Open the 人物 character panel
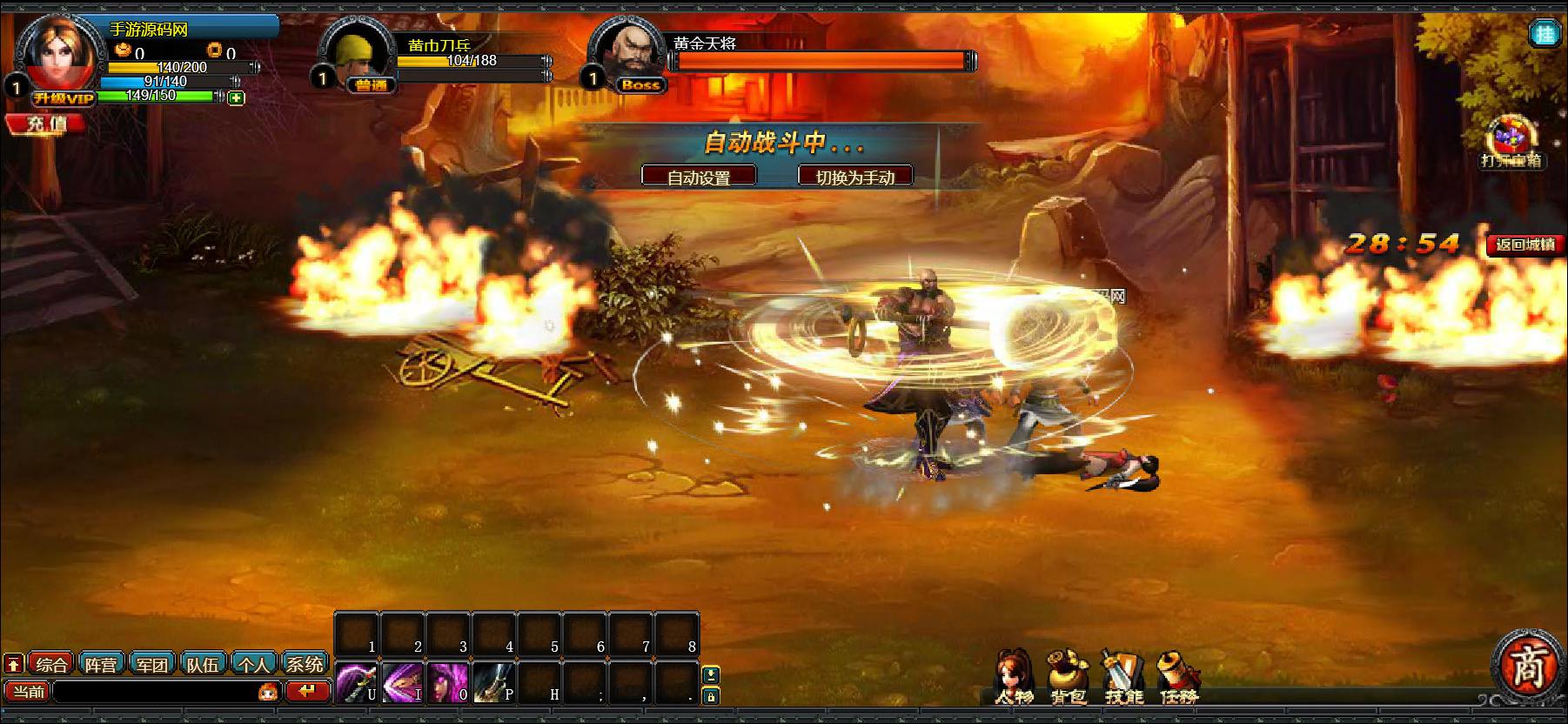The image size is (1568, 724). tap(1014, 676)
